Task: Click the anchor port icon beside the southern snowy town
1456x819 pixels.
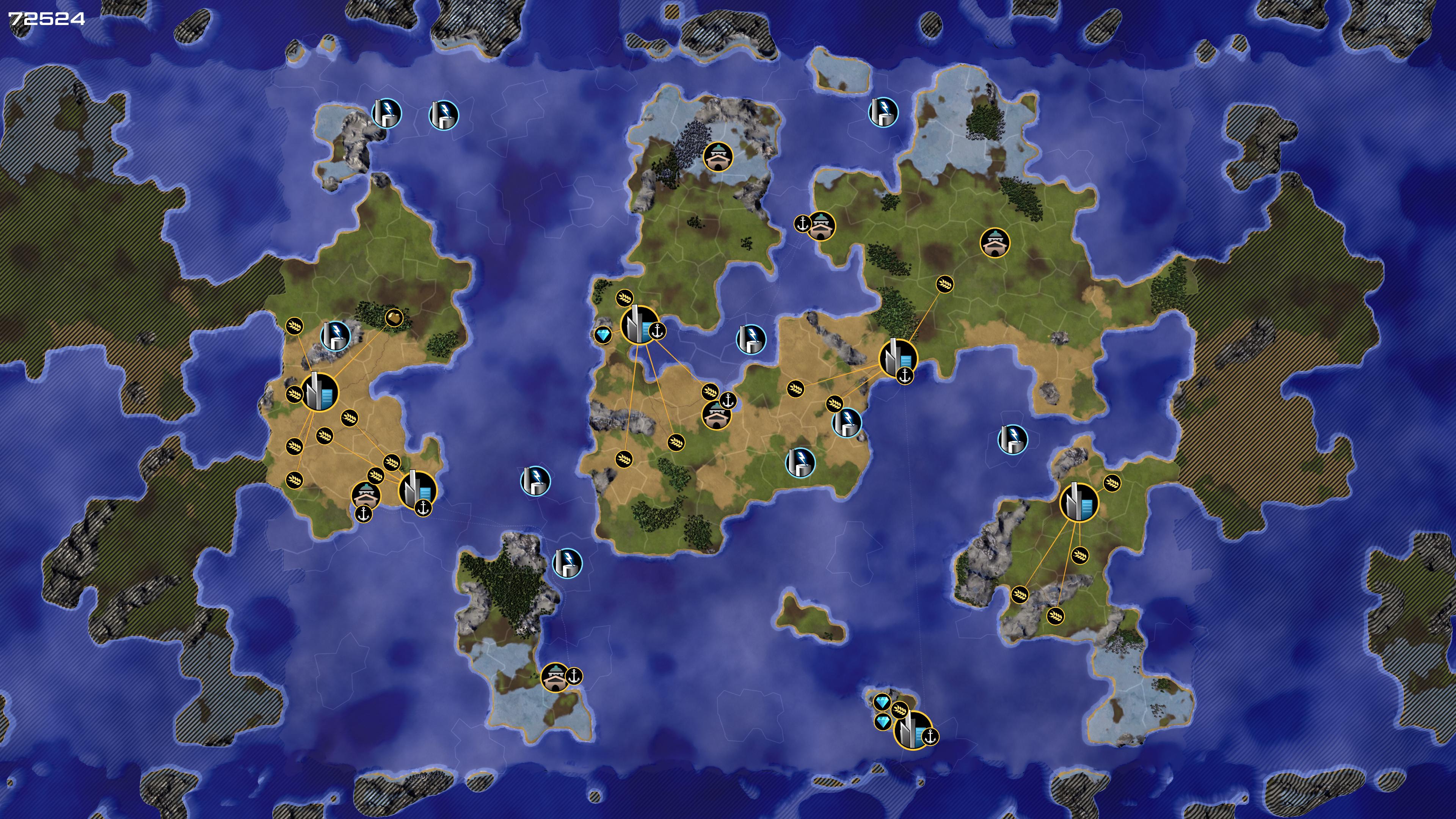Action: tap(574, 676)
